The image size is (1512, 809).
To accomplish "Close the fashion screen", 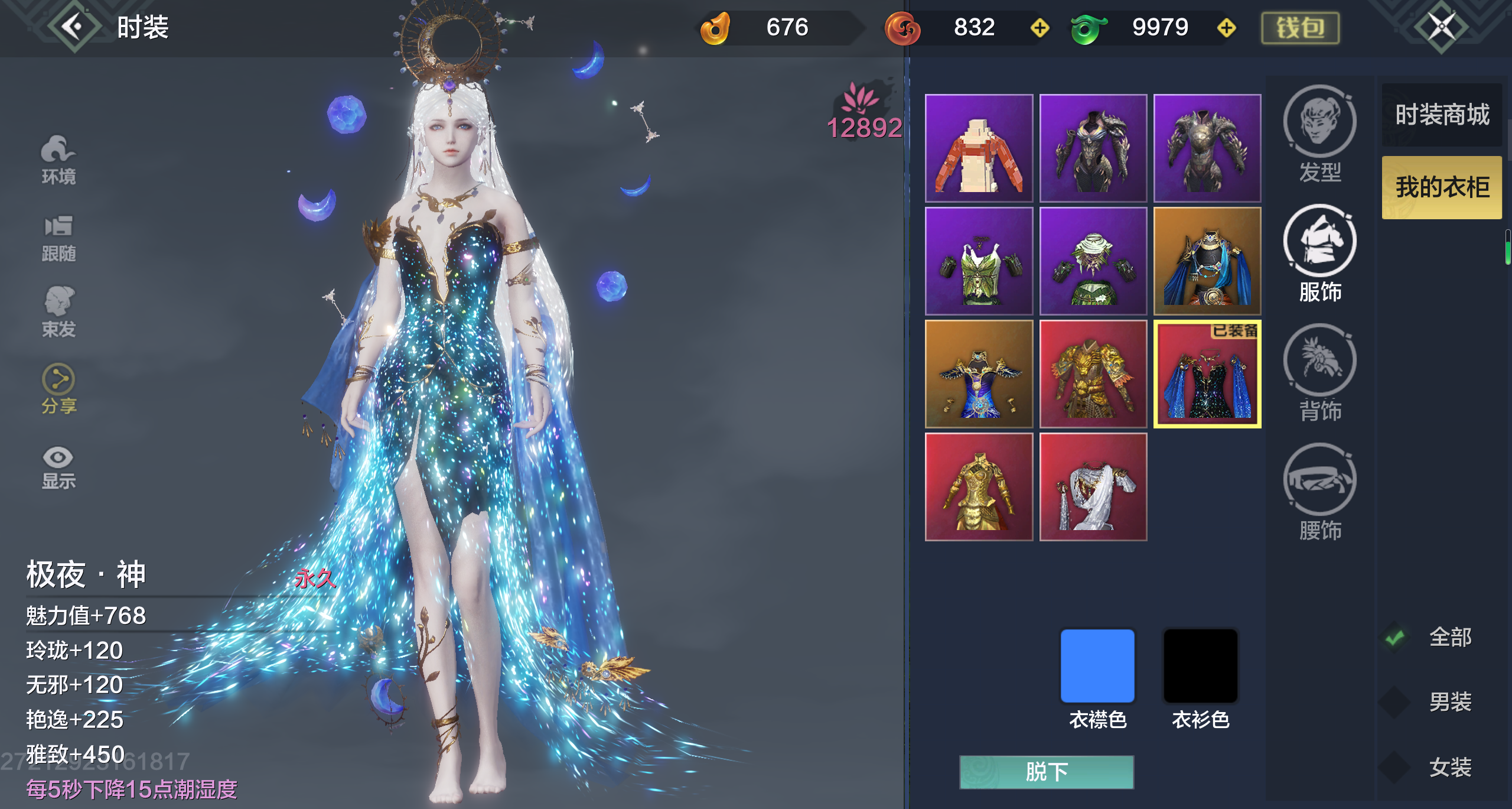I will pyautogui.click(x=1441, y=27).
